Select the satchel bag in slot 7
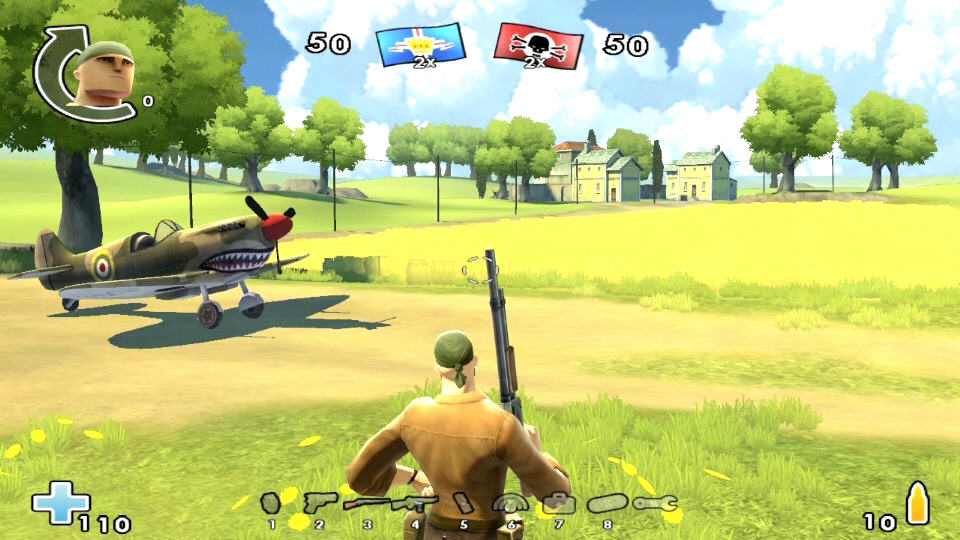The width and height of the screenshot is (960, 540). tap(559, 502)
